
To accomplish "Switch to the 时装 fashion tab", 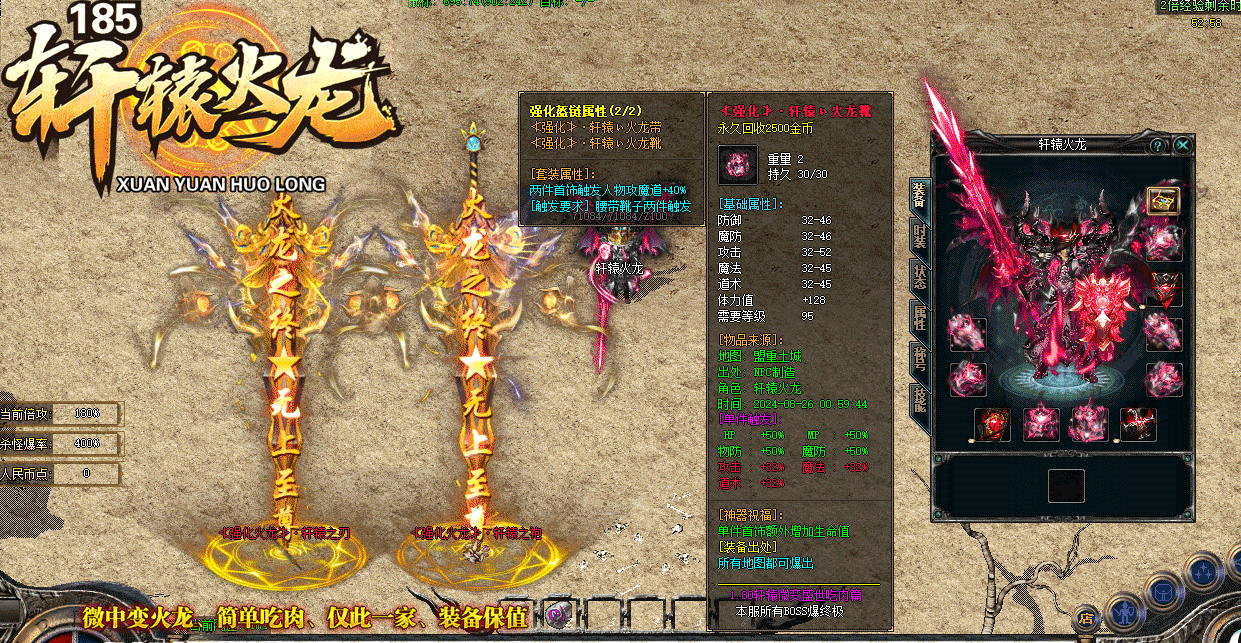I will point(918,235).
